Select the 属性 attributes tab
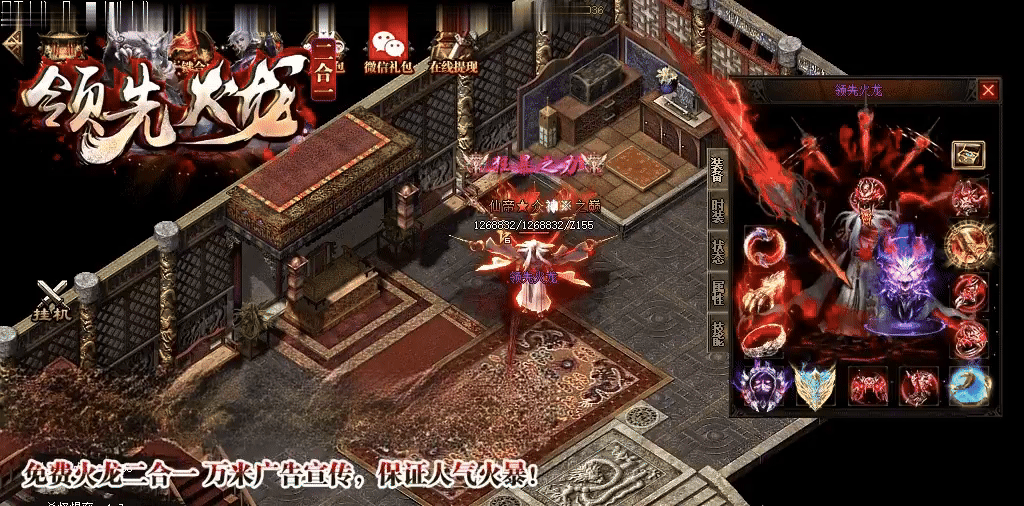The height and width of the screenshot is (506, 1024). (717, 292)
